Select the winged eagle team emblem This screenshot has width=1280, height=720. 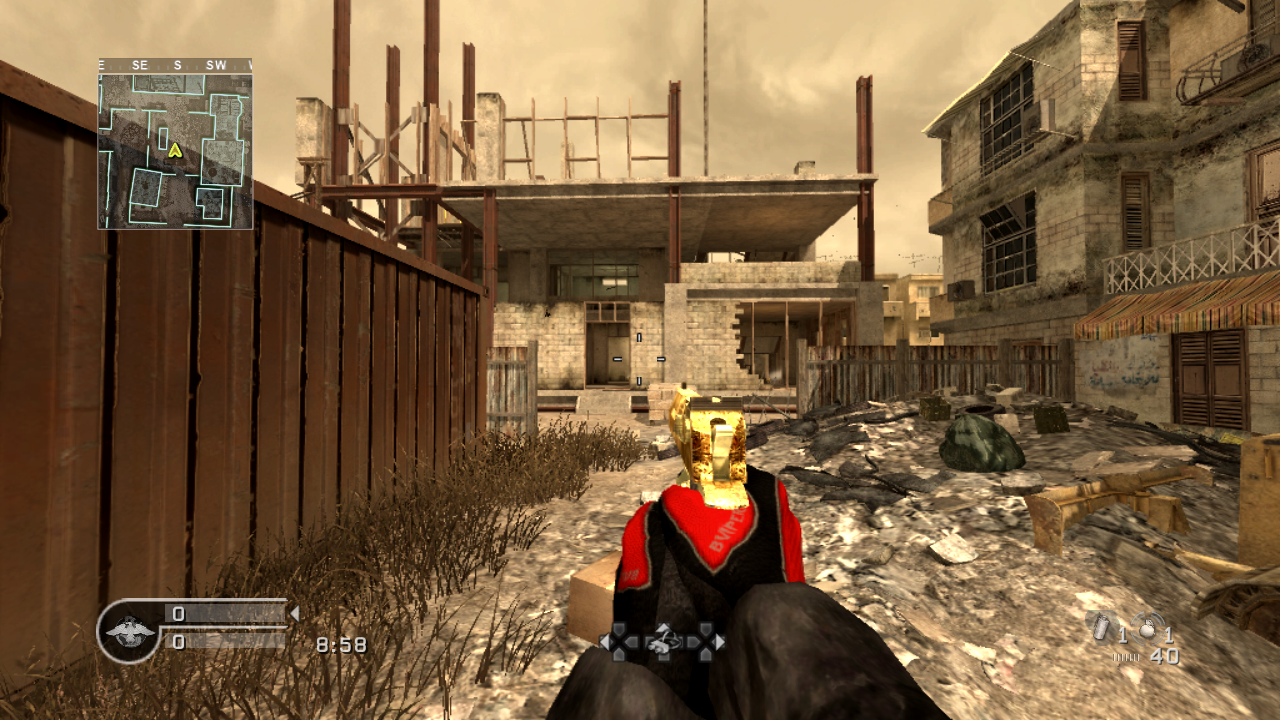129,630
